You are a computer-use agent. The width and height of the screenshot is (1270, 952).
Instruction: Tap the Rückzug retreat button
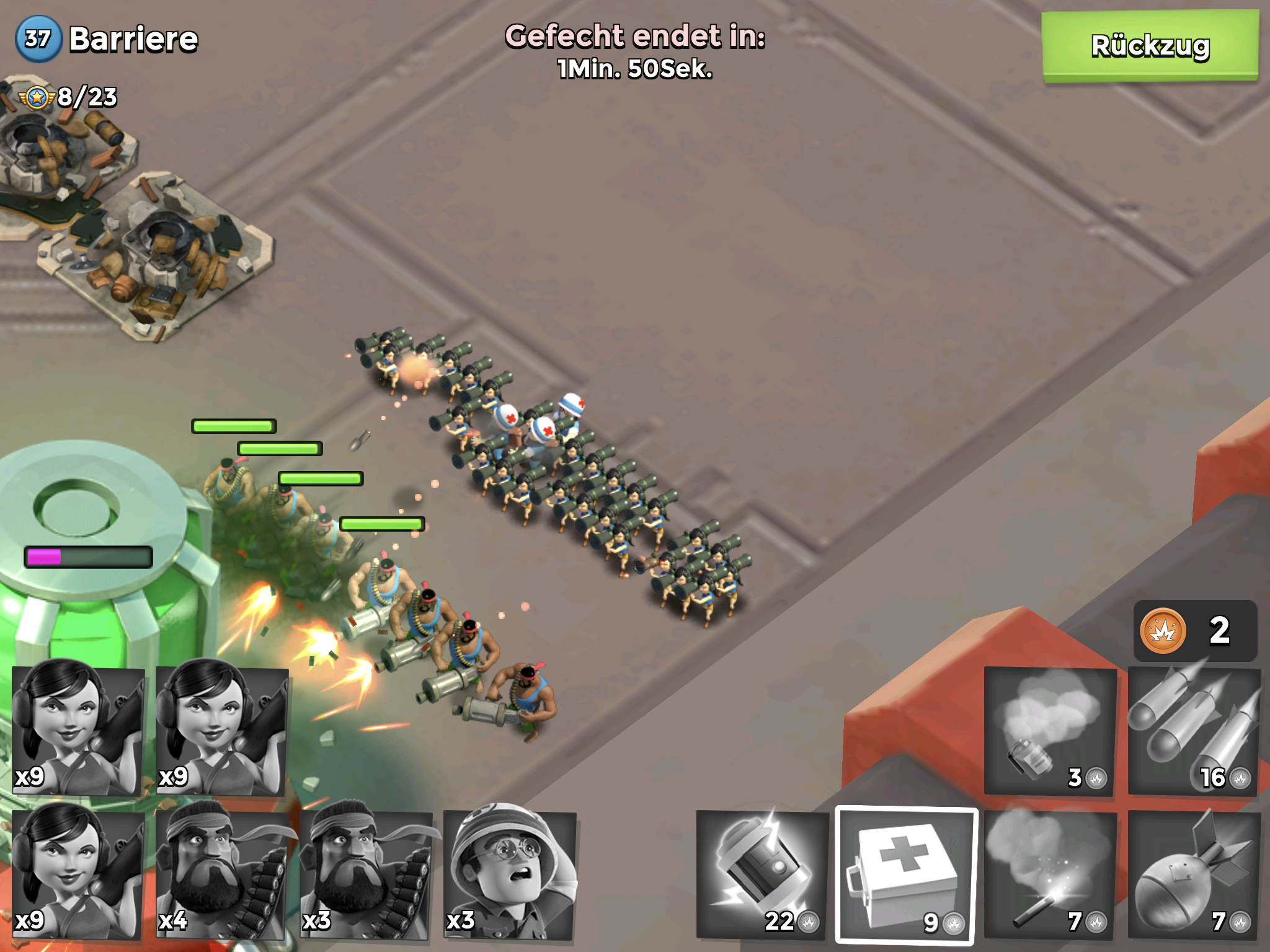pyautogui.click(x=1150, y=46)
